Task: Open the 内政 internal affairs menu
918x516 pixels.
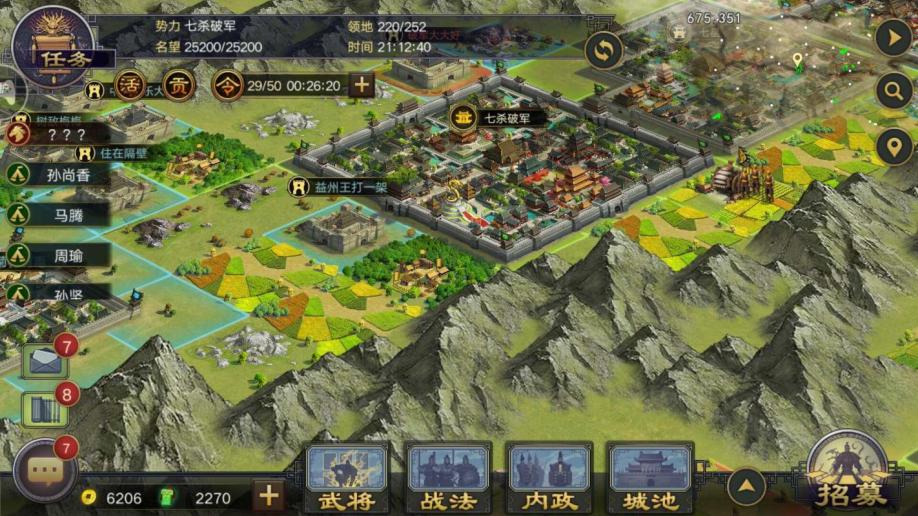Action: coord(549,479)
